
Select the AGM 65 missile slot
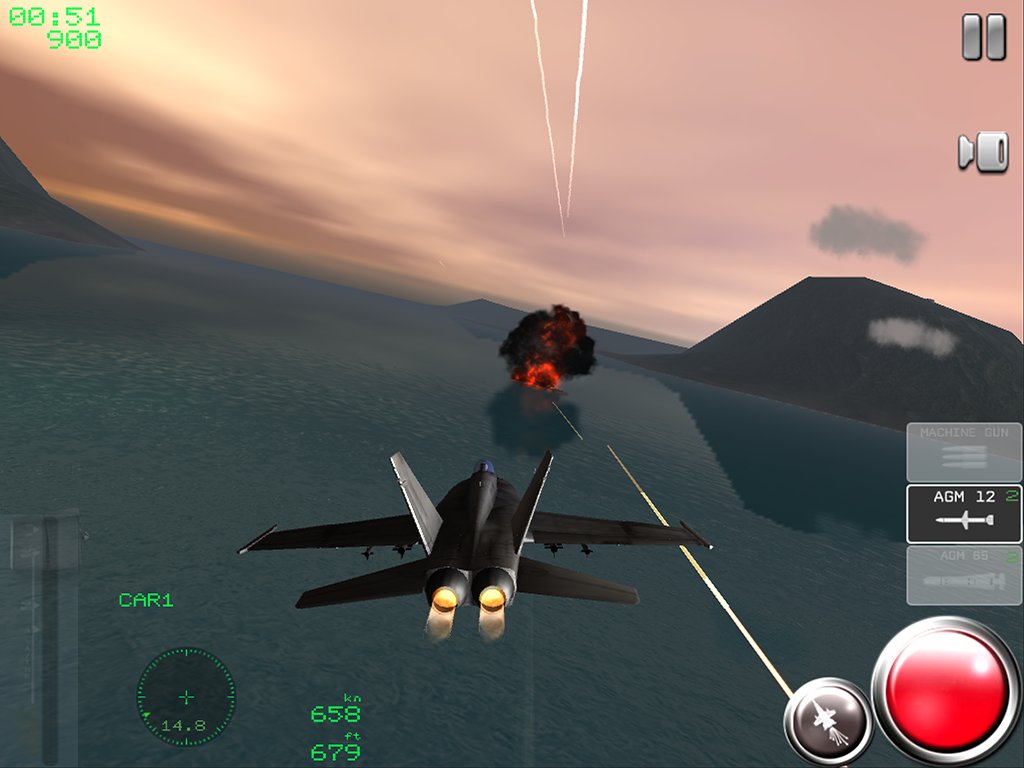(964, 575)
